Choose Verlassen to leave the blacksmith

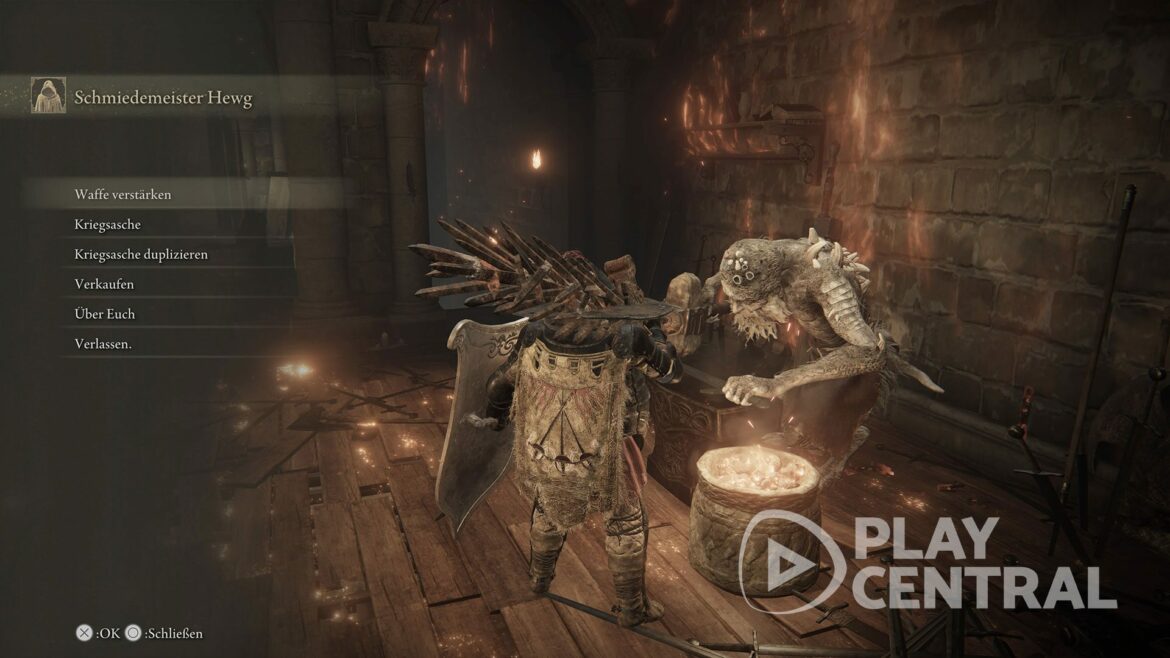coord(104,344)
